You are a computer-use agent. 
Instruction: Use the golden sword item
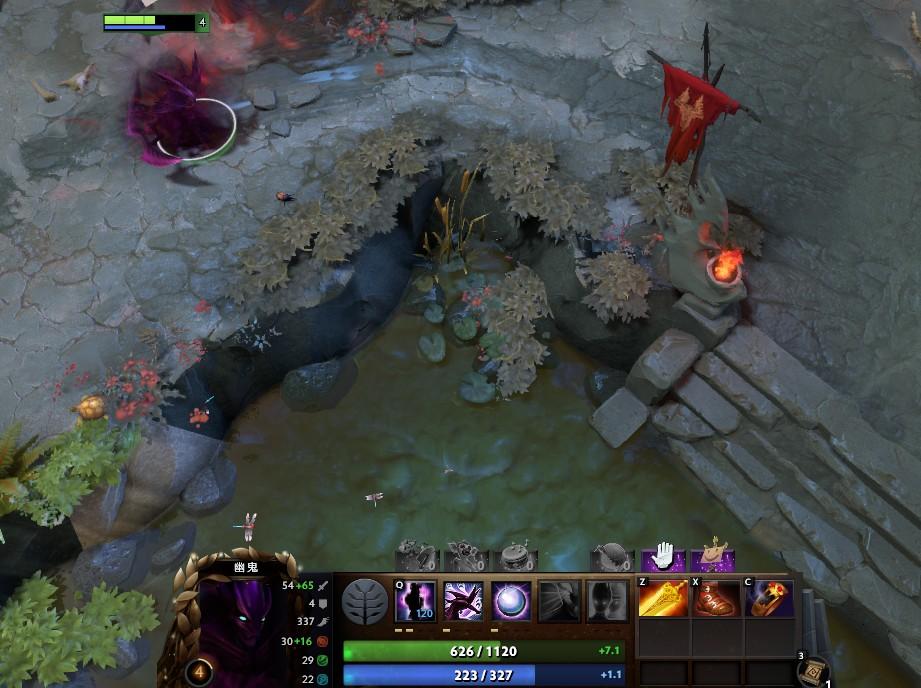pyautogui.click(x=661, y=599)
